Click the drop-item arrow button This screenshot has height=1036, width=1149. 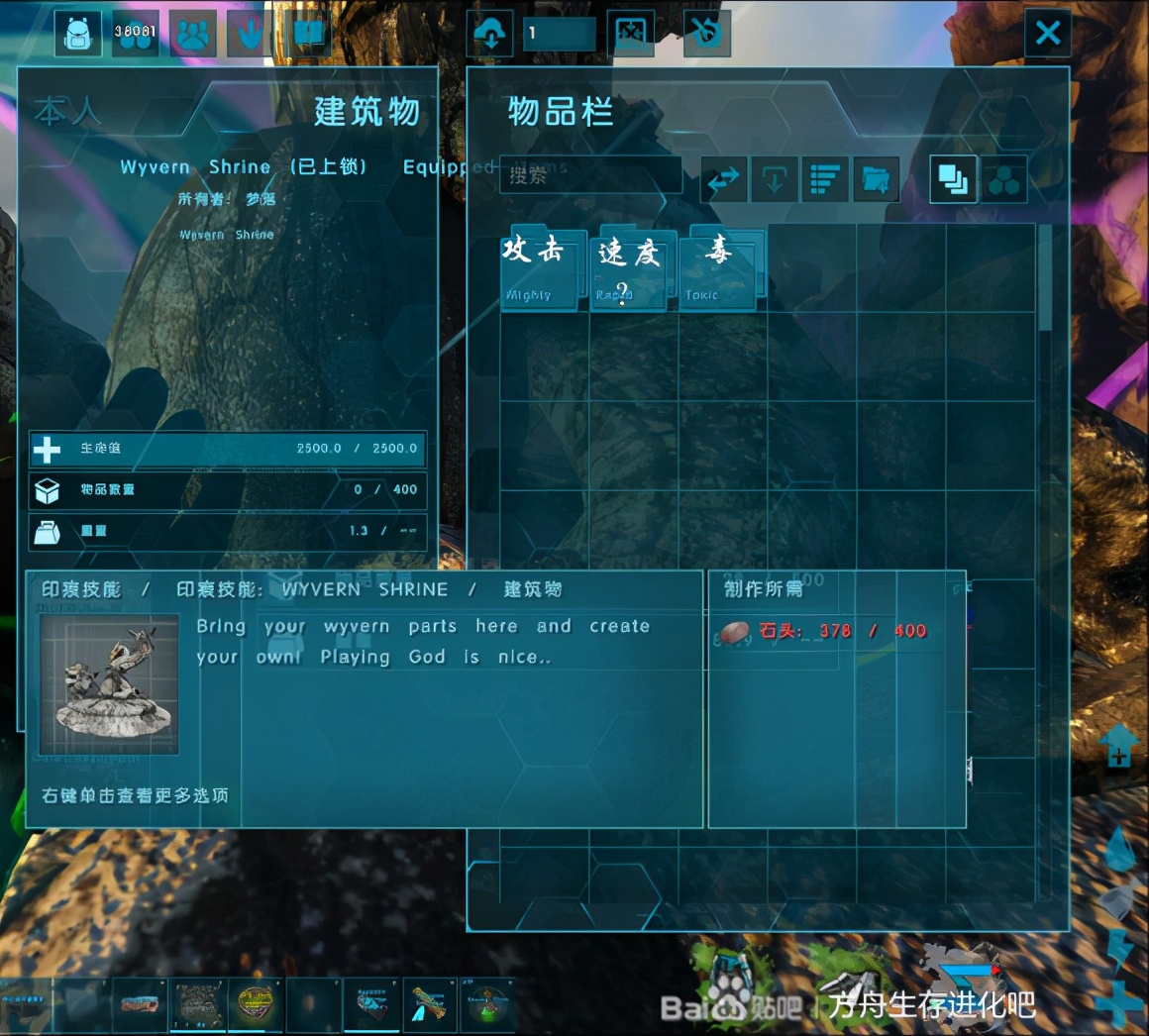point(774,179)
